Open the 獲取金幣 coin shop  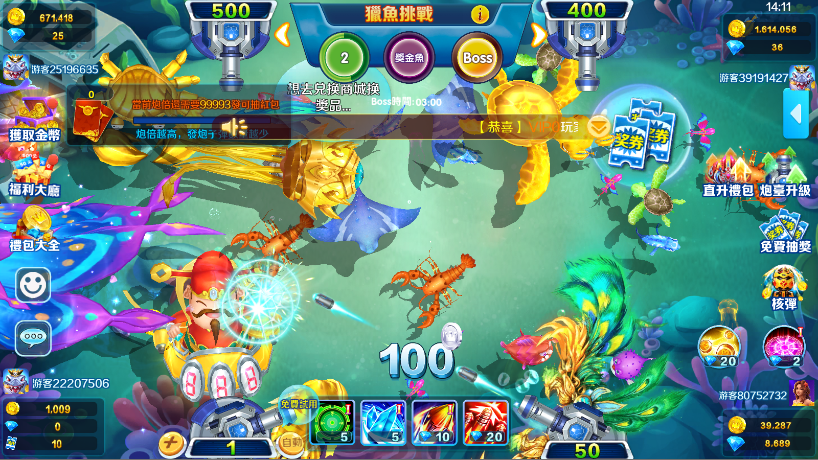33,115
